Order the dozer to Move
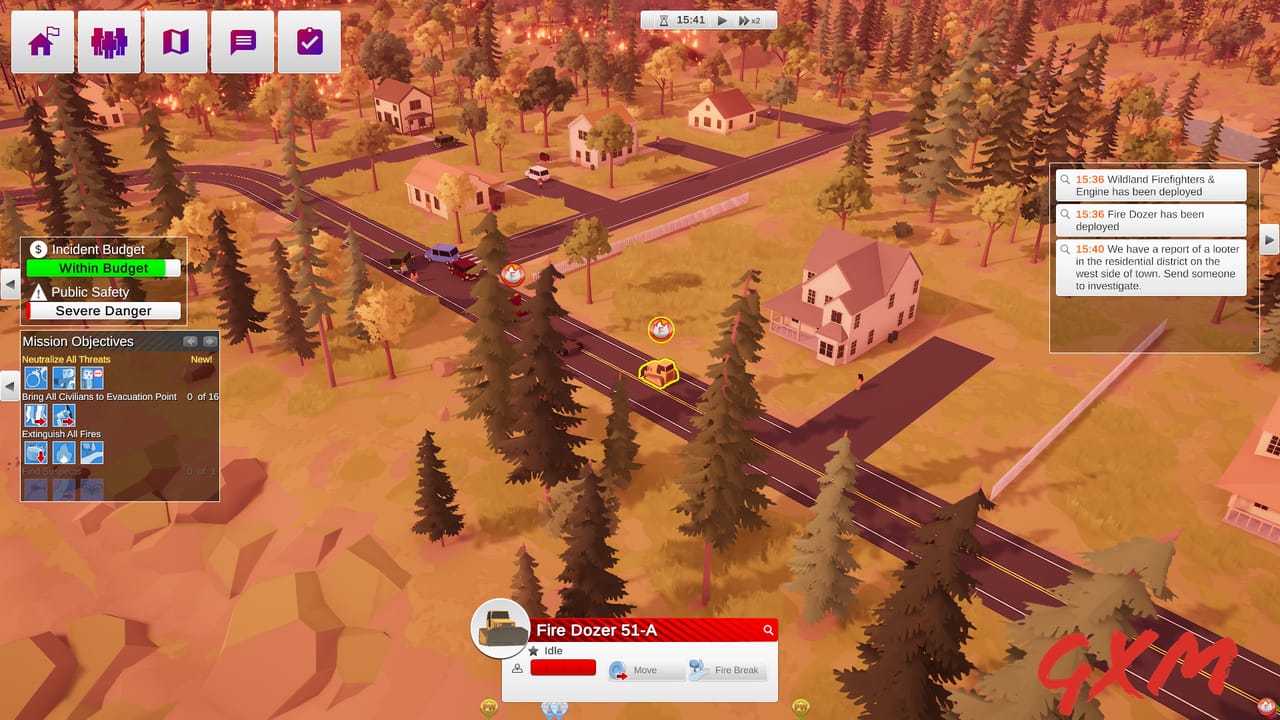 (x=645, y=670)
